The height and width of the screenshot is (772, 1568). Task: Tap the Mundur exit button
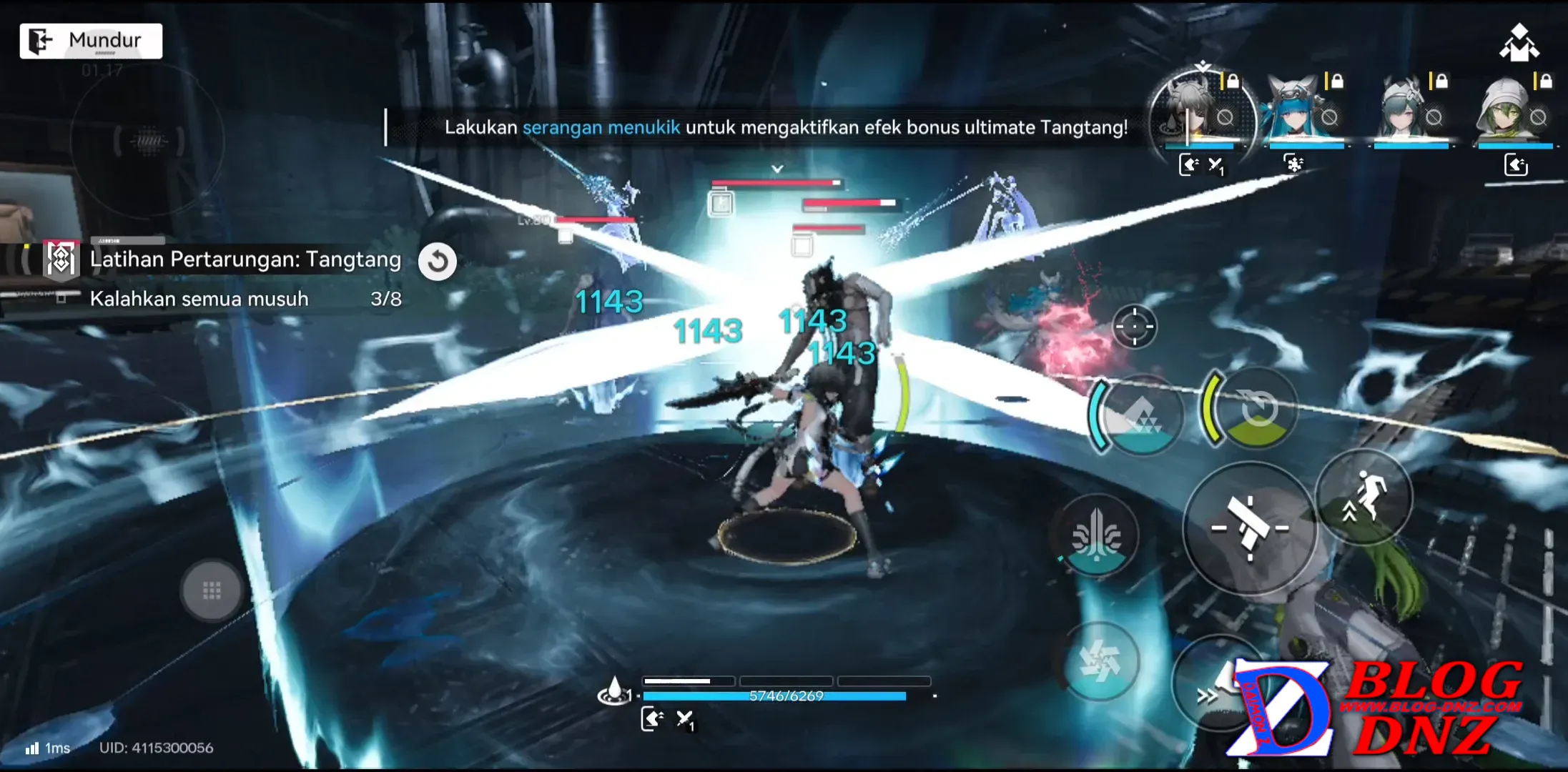[x=91, y=41]
